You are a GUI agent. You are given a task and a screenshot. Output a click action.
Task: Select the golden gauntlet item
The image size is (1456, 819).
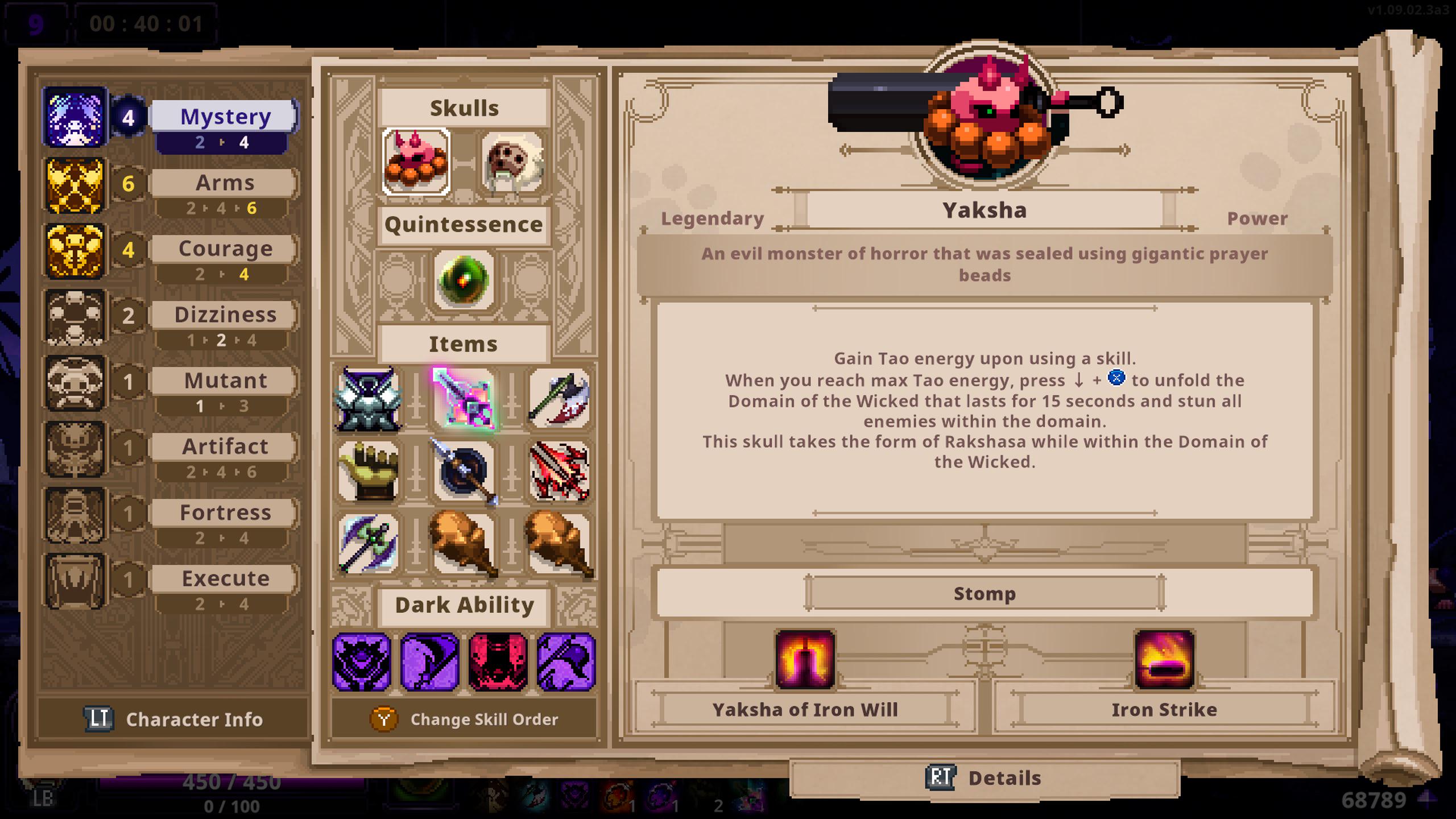pos(367,472)
